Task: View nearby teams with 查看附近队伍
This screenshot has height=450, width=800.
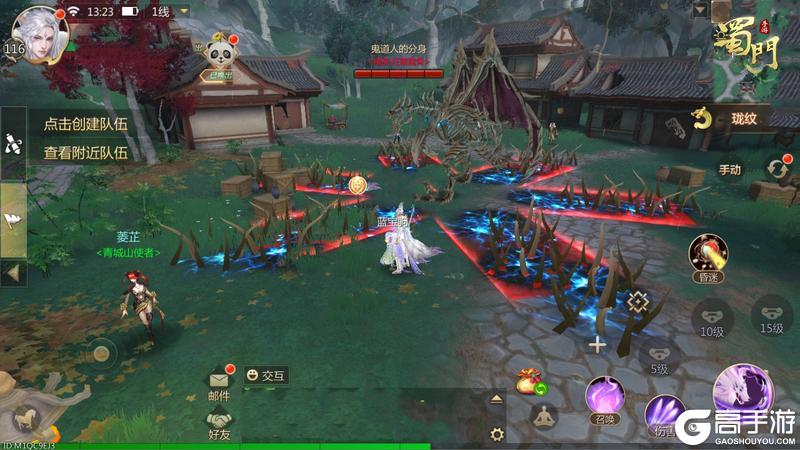Action: pyautogui.click(x=85, y=153)
